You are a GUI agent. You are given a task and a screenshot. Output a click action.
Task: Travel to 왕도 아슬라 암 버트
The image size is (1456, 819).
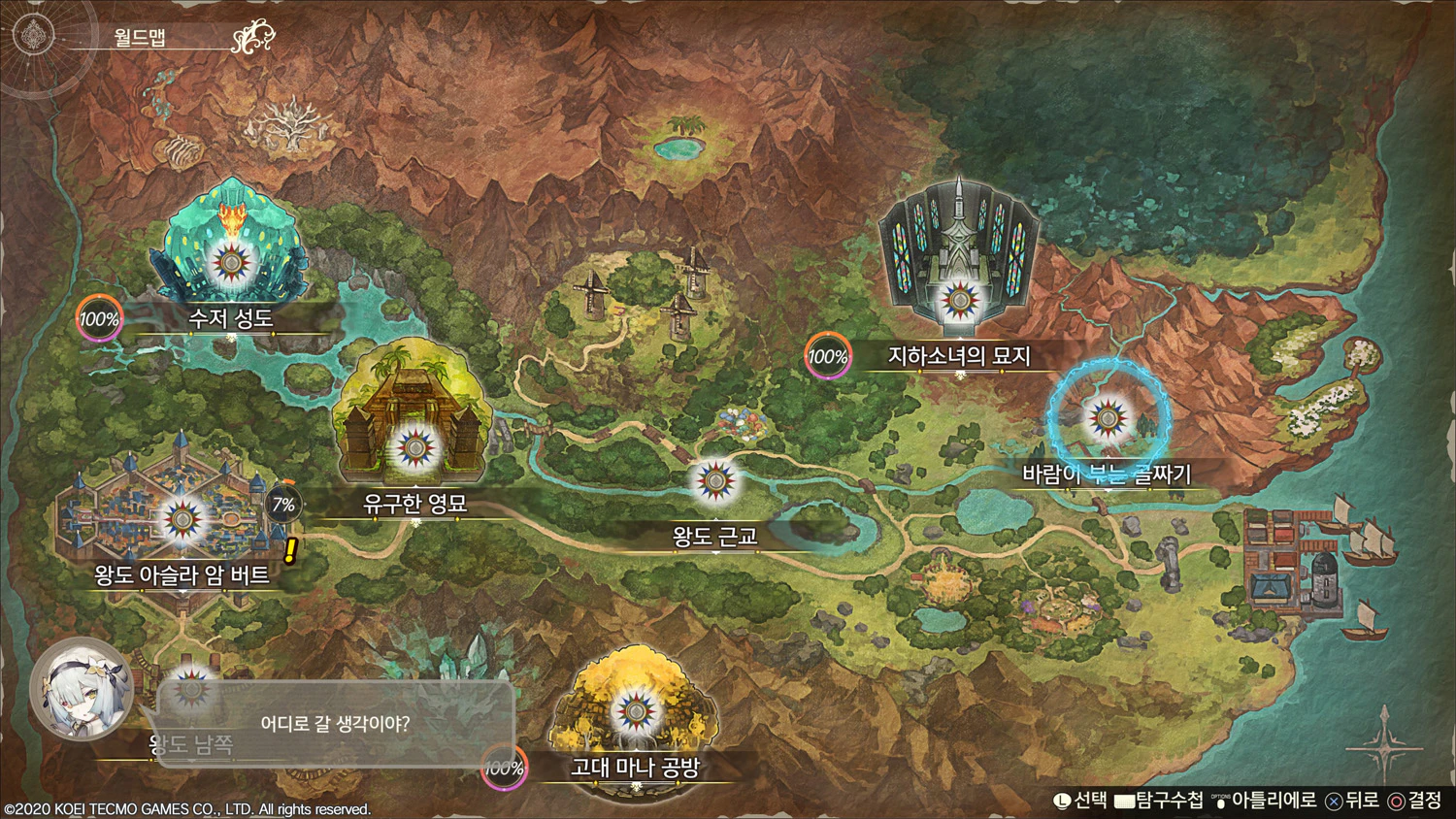tap(182, 520)
